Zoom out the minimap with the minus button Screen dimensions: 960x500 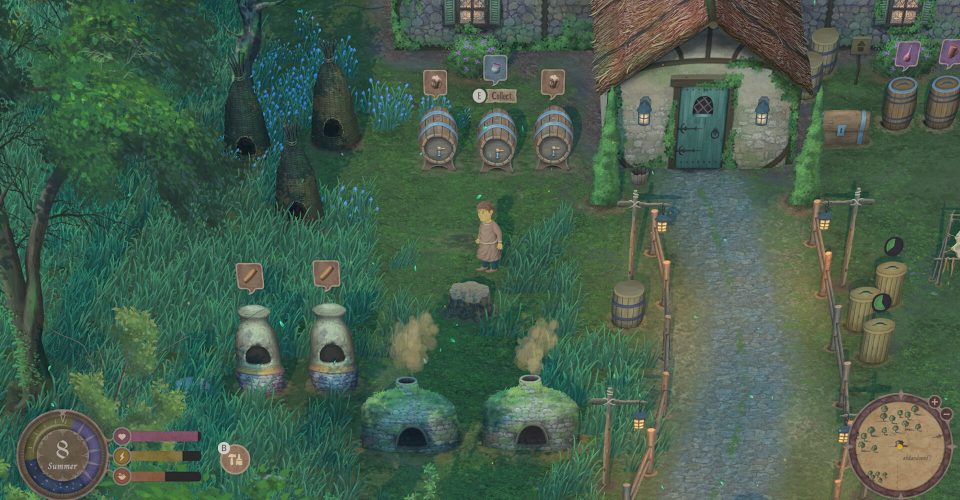[x=946, y=414]
